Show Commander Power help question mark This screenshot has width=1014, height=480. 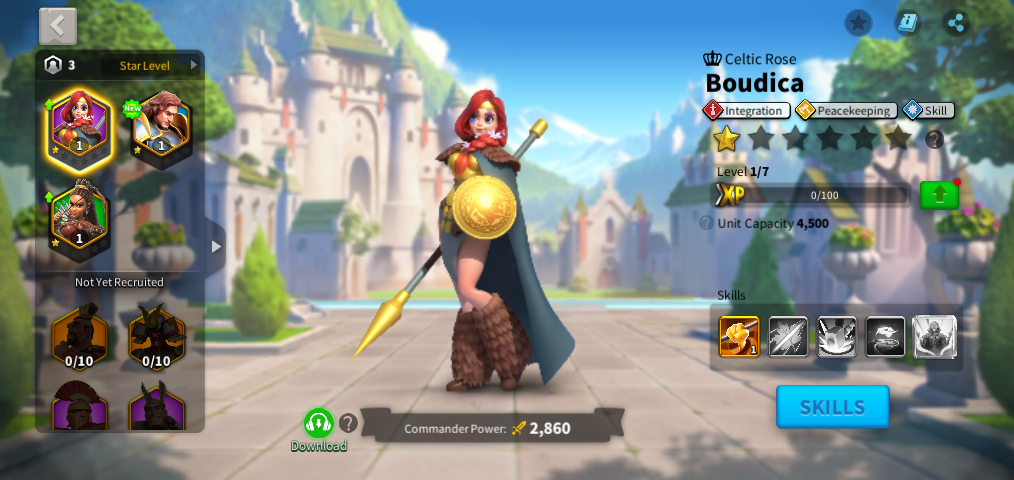[x=348, y=423]
